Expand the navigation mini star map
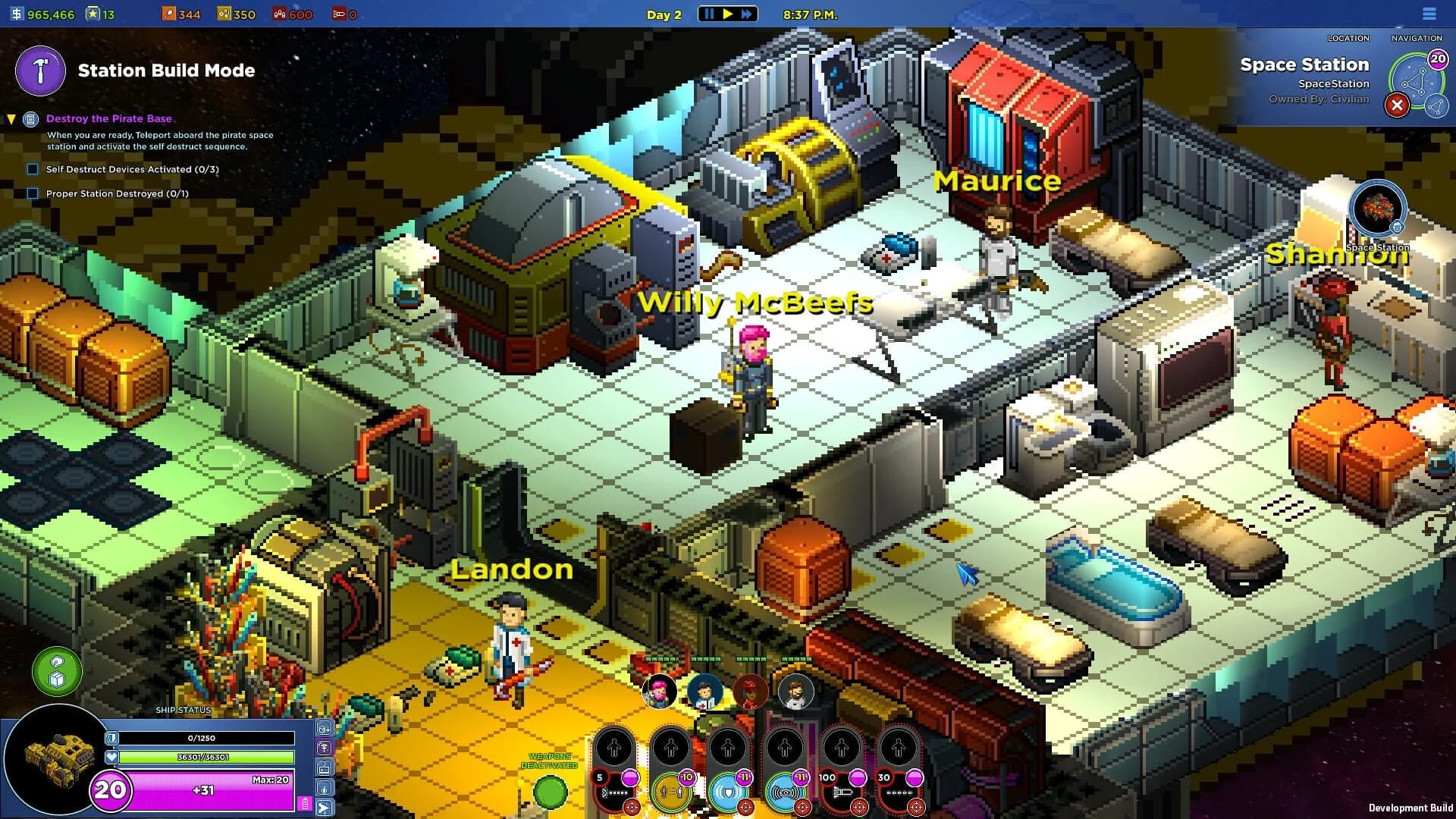This screenshot has width=1456, height=819. click(x=1436, y=107)
